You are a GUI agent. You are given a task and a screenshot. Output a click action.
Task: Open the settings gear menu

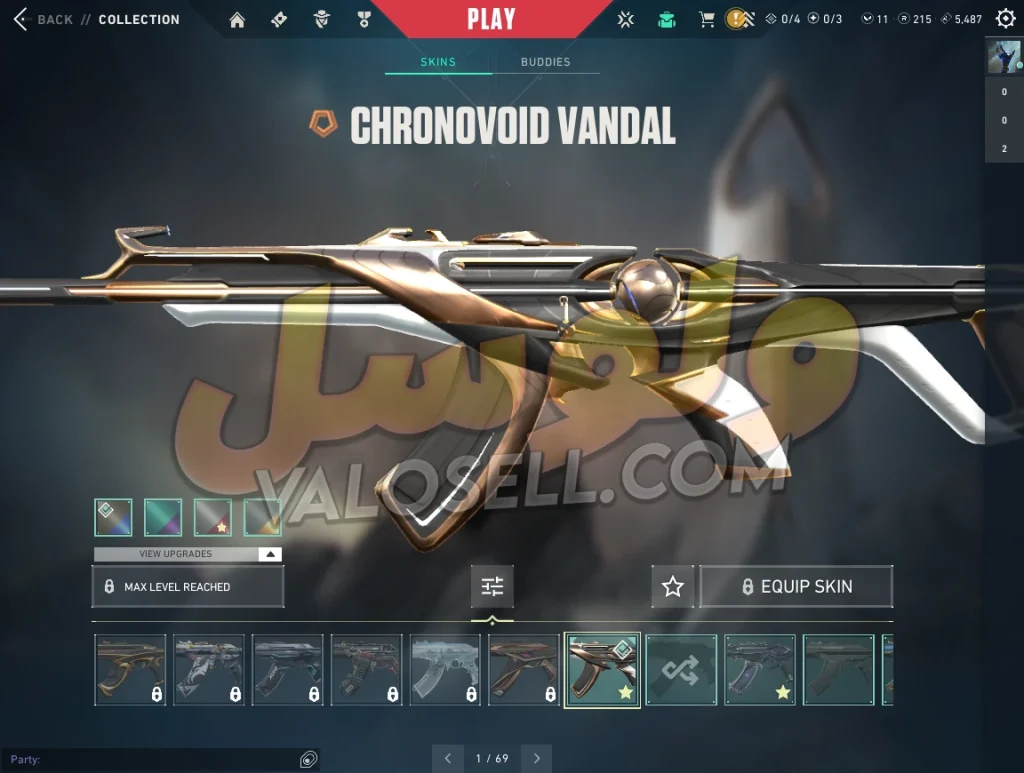[1005, 19]
